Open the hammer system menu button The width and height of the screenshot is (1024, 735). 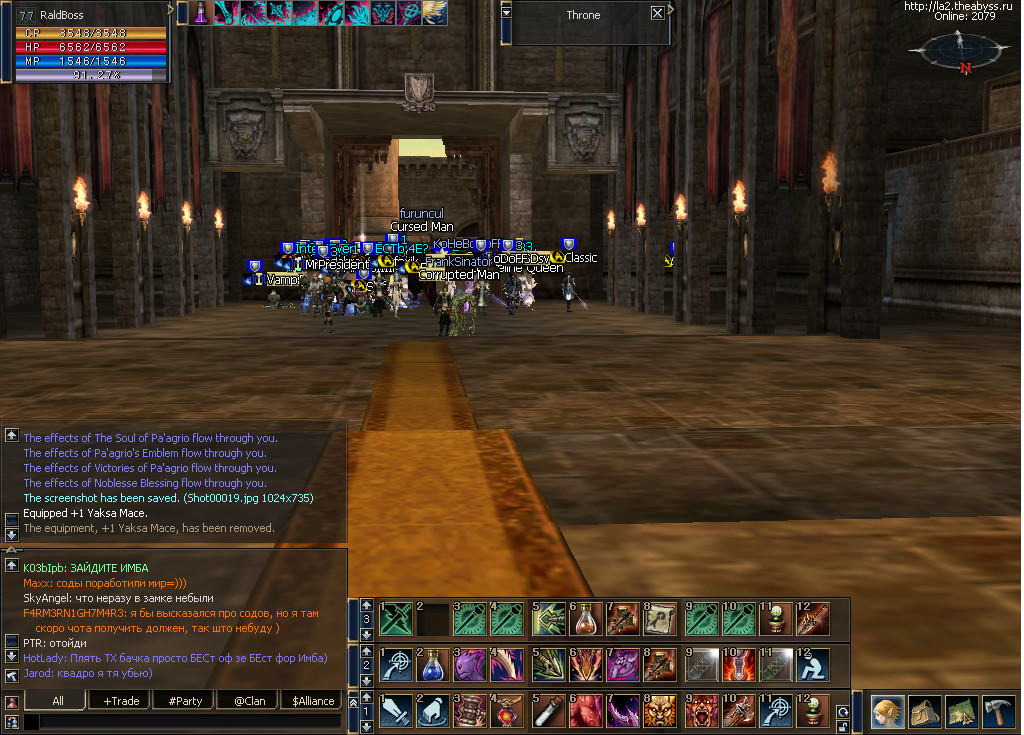pyautogui.click(x=998, y=711)
